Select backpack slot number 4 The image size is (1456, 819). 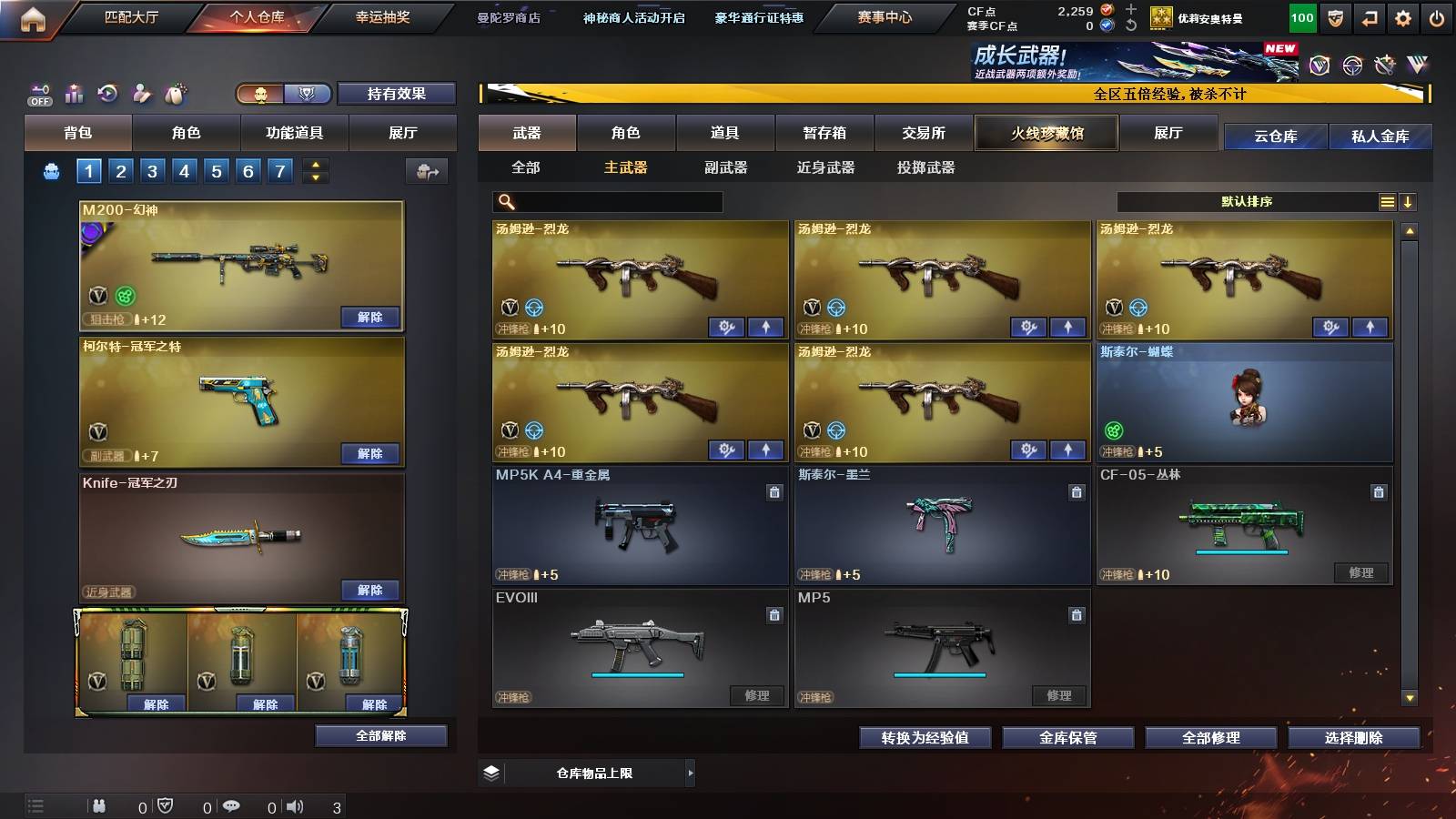coord(185,170)
